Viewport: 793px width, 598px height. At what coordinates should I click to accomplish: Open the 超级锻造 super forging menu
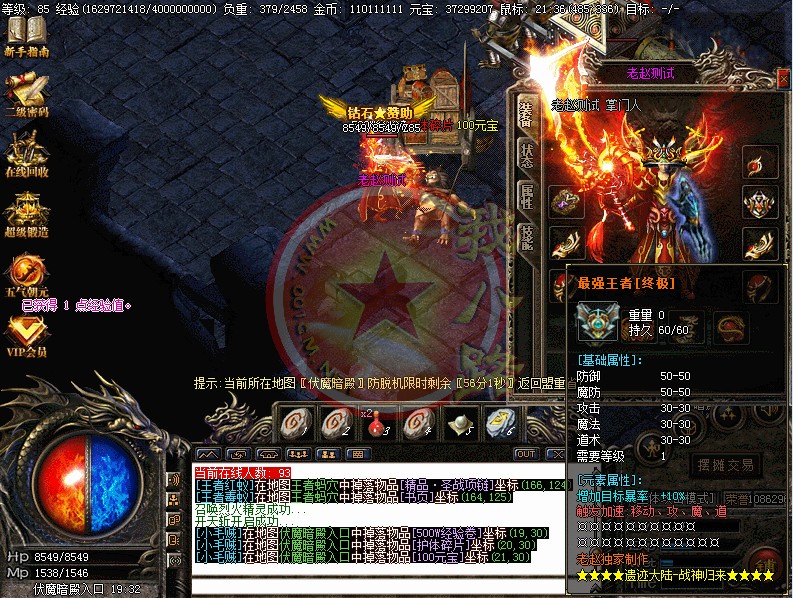(x=26, y=210)
